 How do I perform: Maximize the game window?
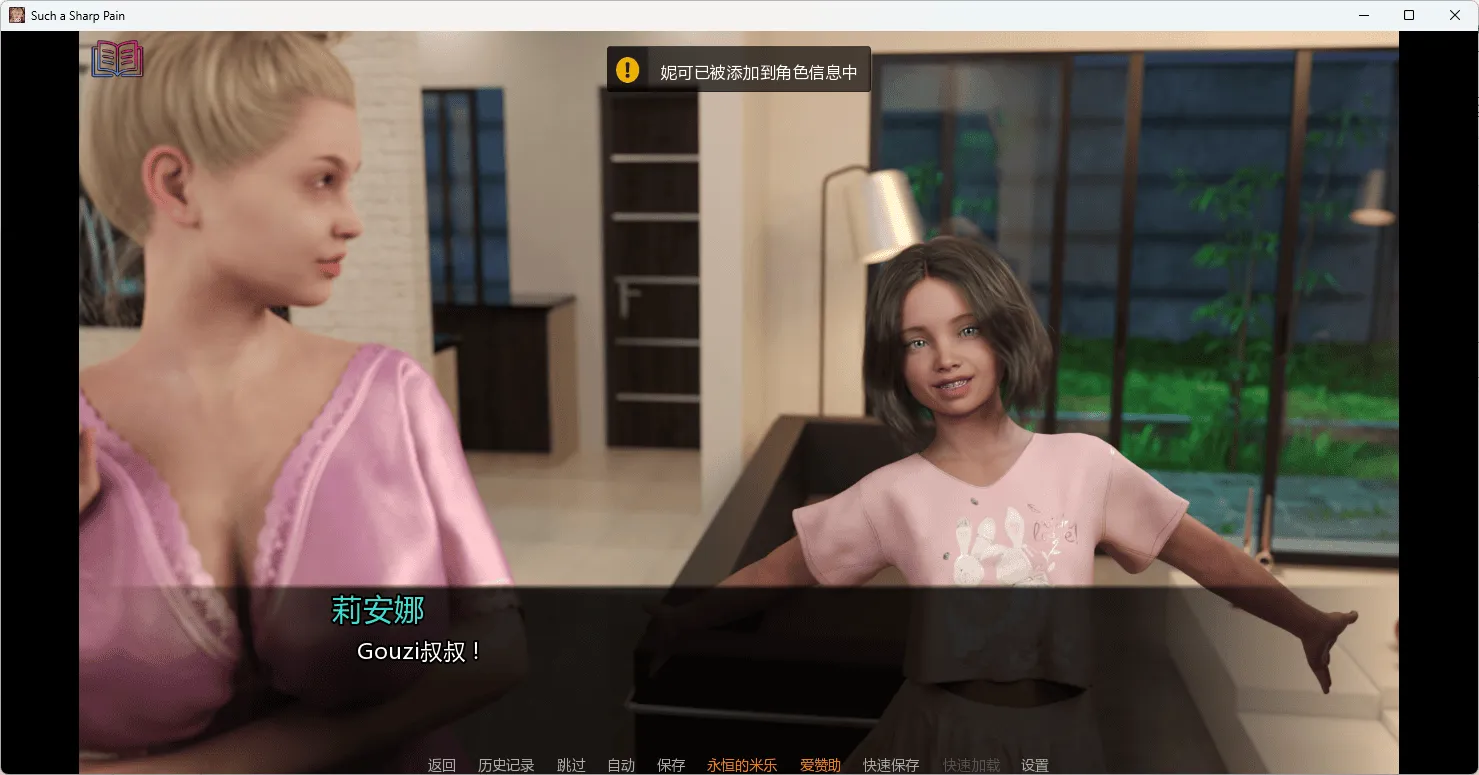point(1409,15)
